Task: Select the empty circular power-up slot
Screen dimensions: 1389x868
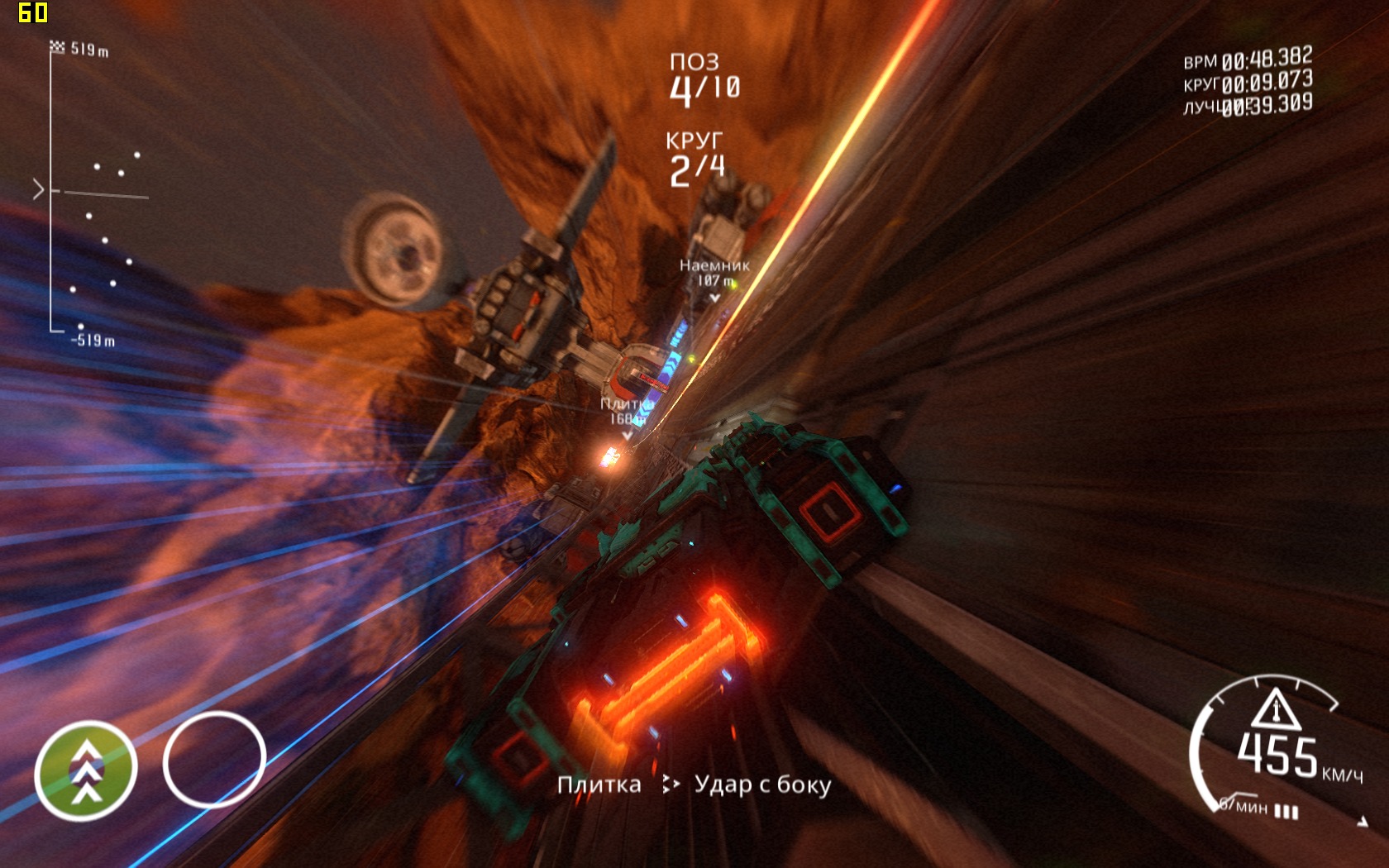Action: (x=214, y=759)
